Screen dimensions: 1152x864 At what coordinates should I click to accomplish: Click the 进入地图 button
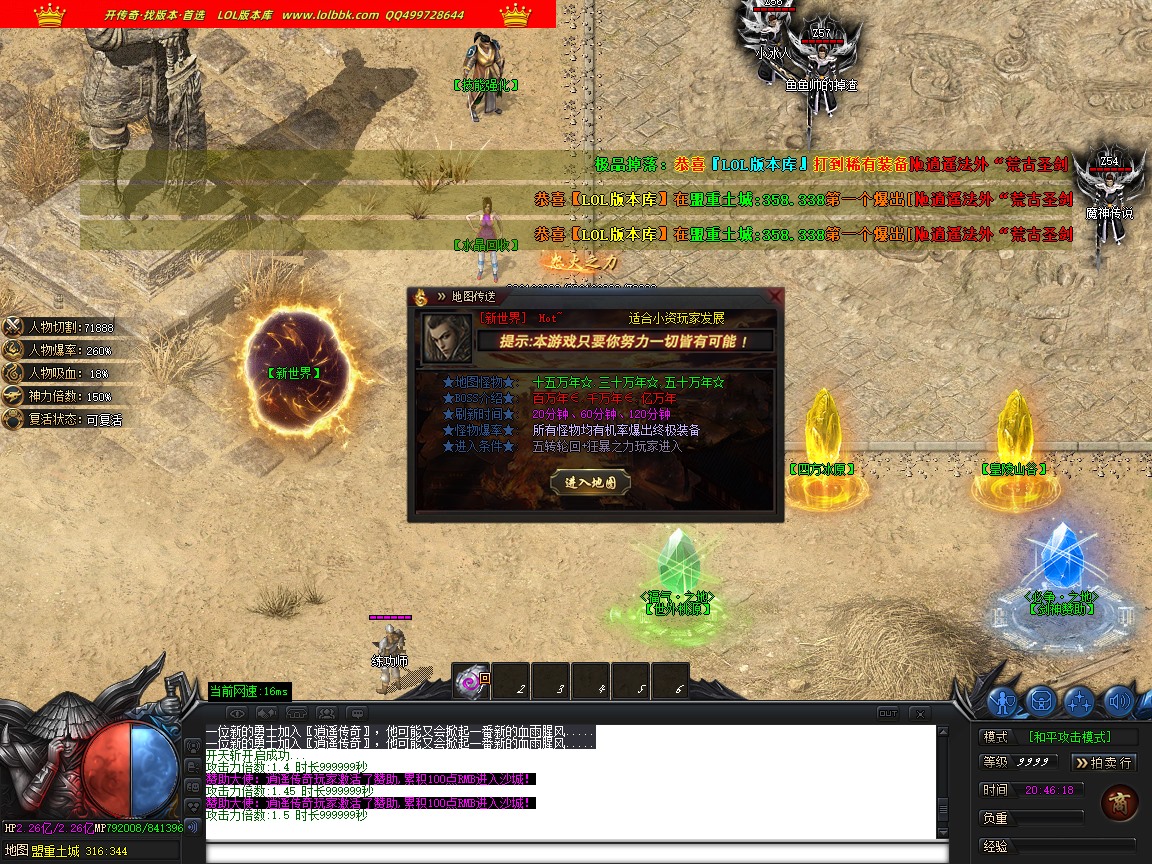[590, 482]
